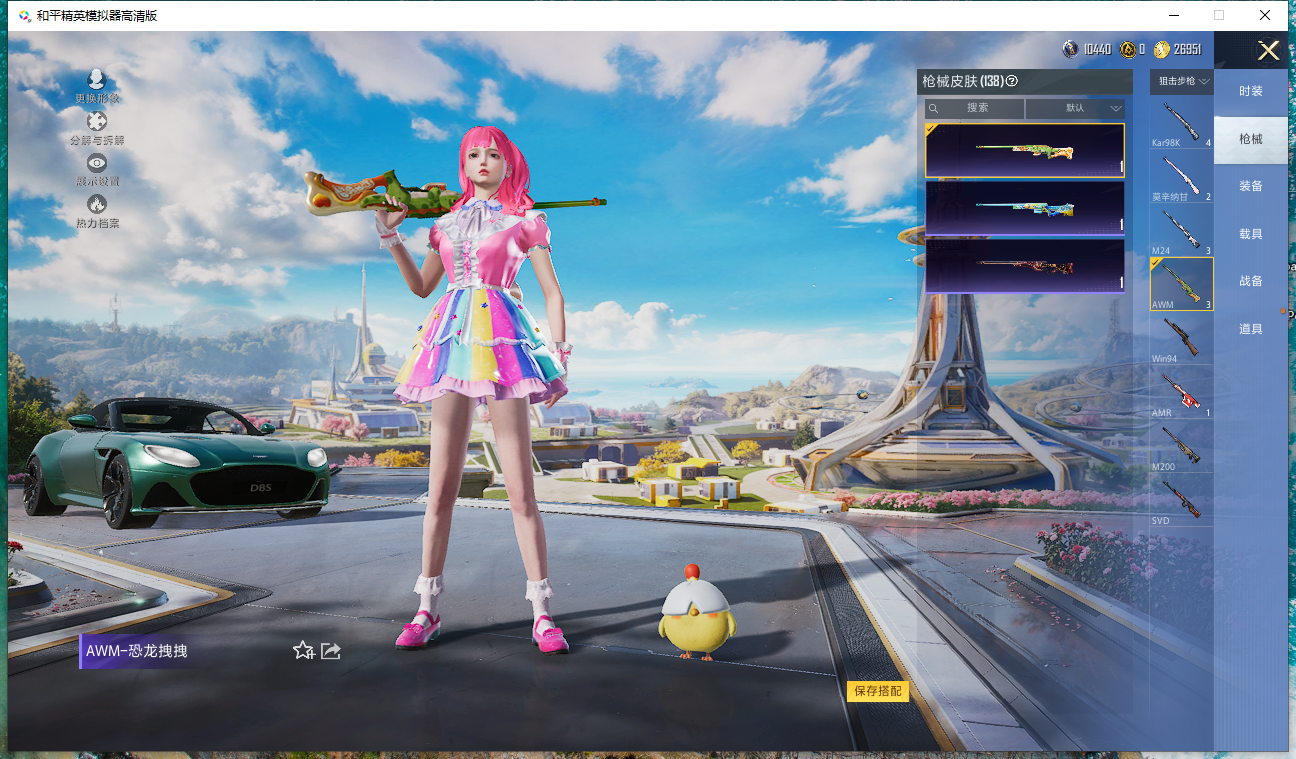
Task: Open 展示设置 display settings
Action: point(97,170)
